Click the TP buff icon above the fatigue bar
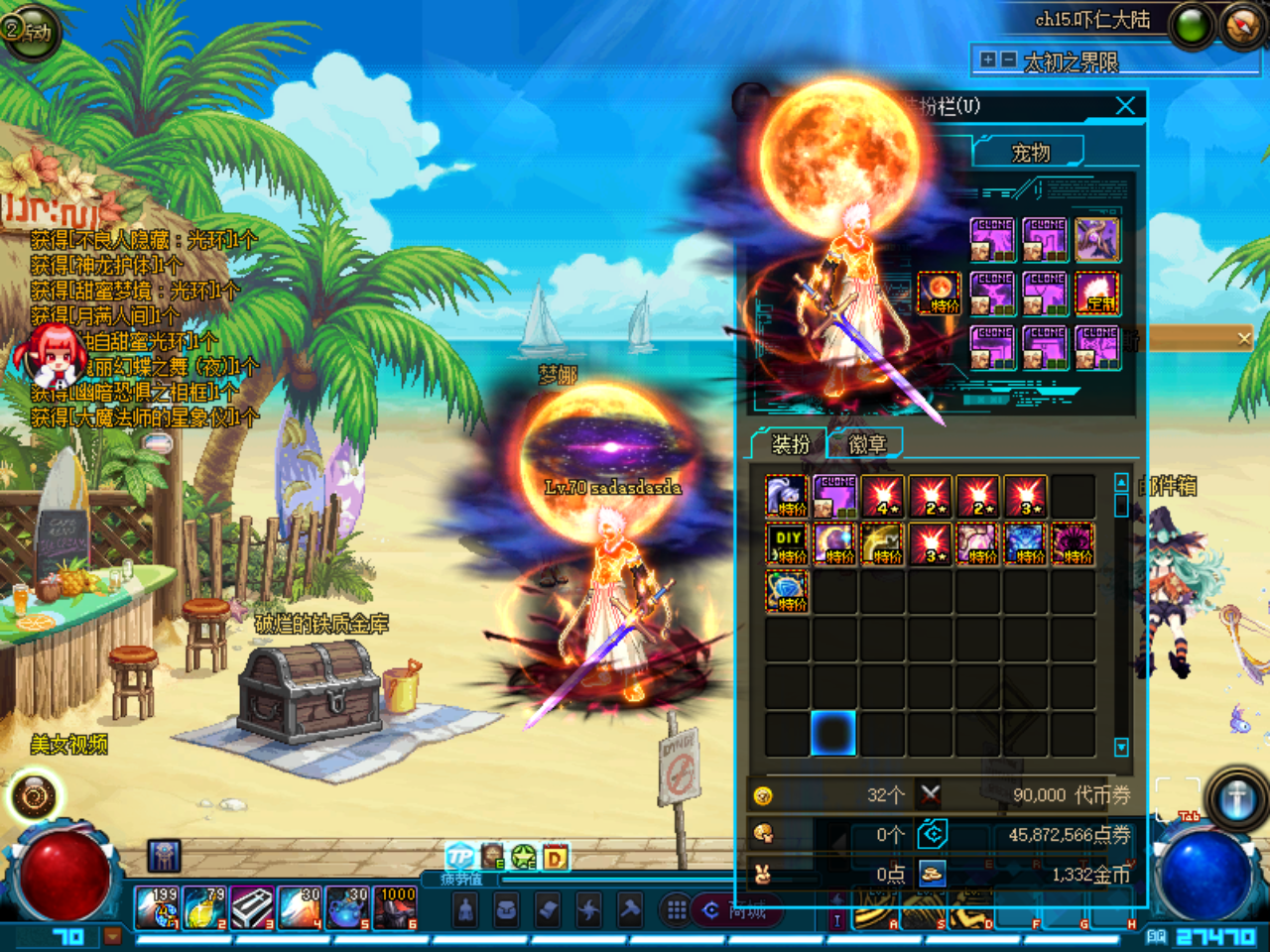The image size is (1270, 952). 458,855
